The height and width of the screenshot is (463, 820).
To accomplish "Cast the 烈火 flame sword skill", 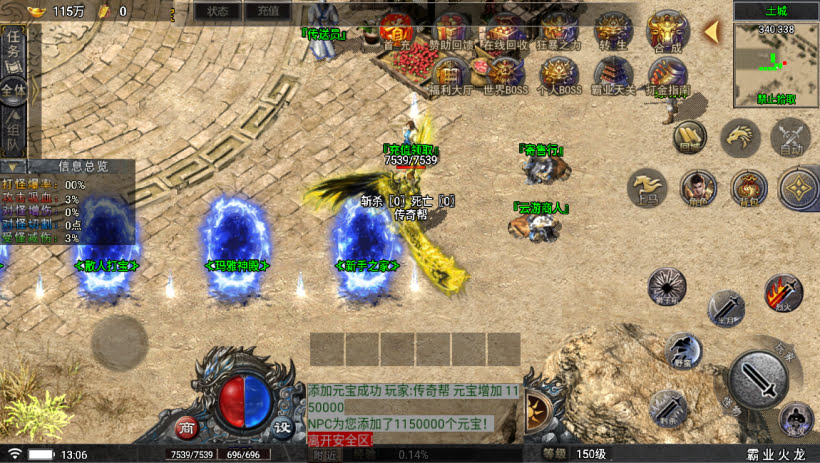I will 783,292.
